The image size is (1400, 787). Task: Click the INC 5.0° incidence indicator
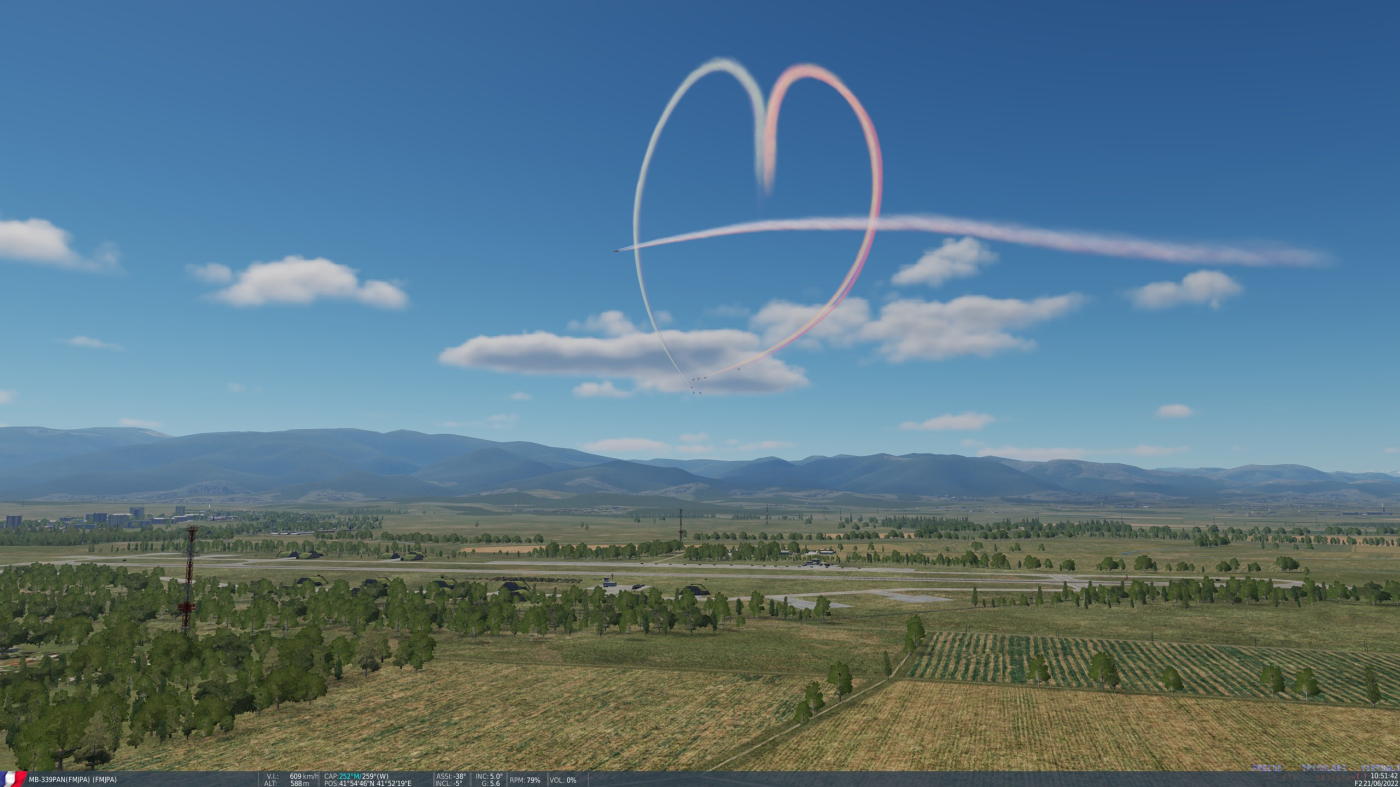coord(488,774)
